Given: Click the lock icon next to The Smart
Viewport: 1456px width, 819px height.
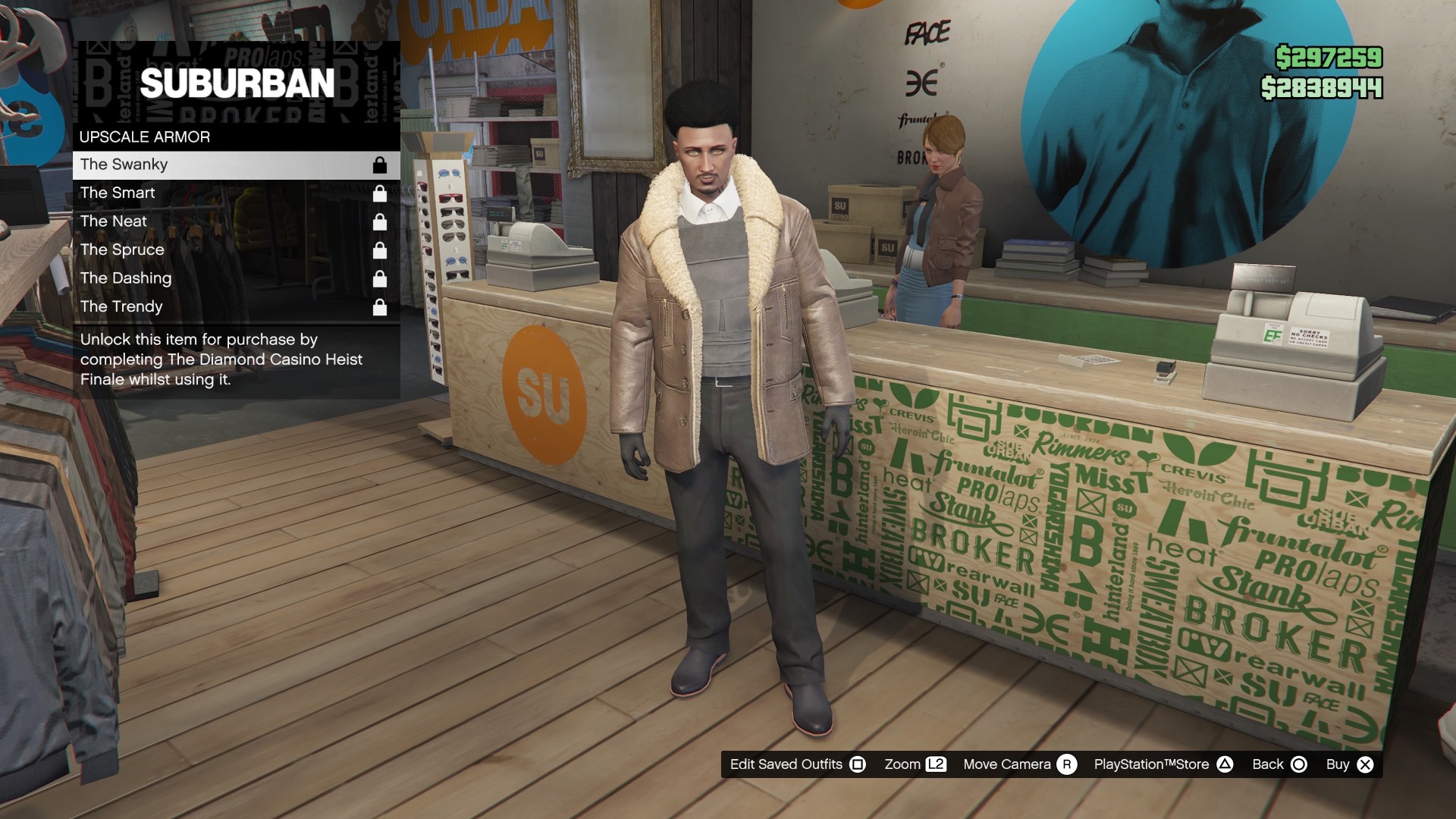Looking at the screenshot, I should tap(379, 193).
